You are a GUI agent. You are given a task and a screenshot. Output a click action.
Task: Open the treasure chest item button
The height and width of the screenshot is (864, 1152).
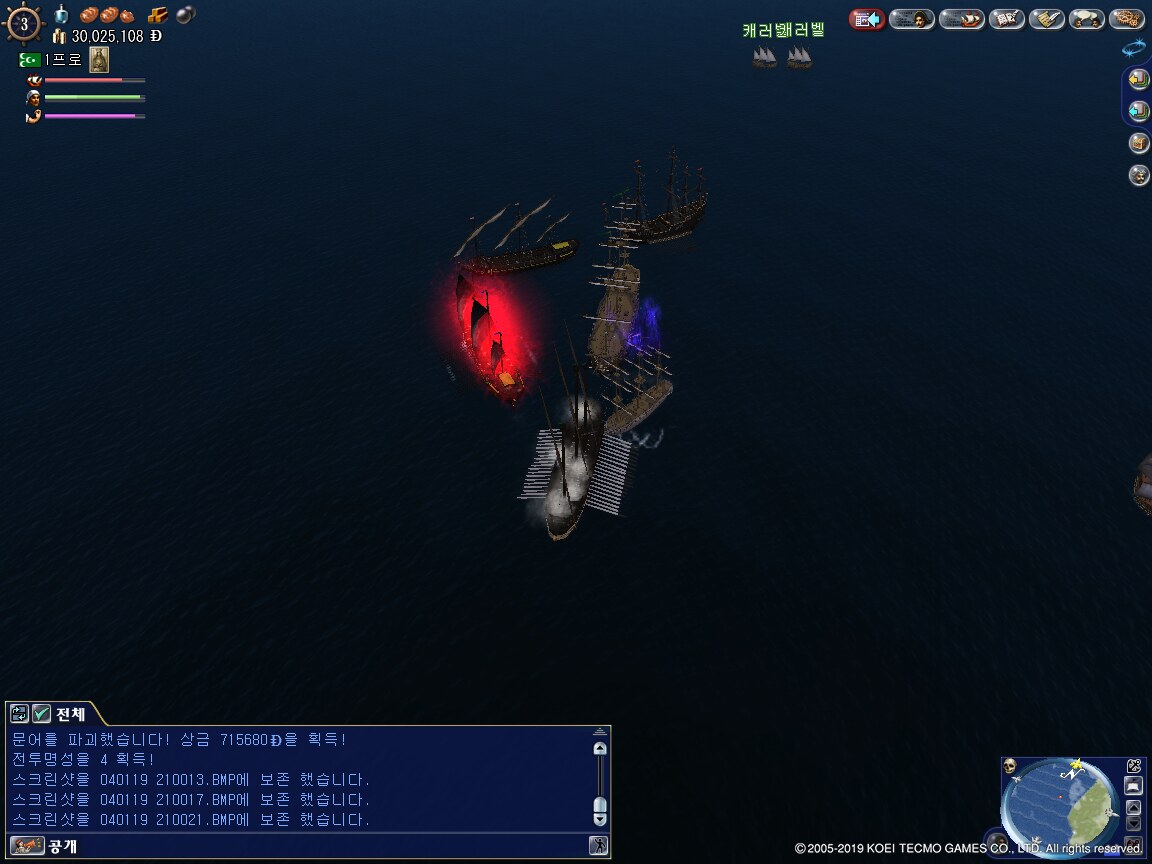tap(1139, 143)
